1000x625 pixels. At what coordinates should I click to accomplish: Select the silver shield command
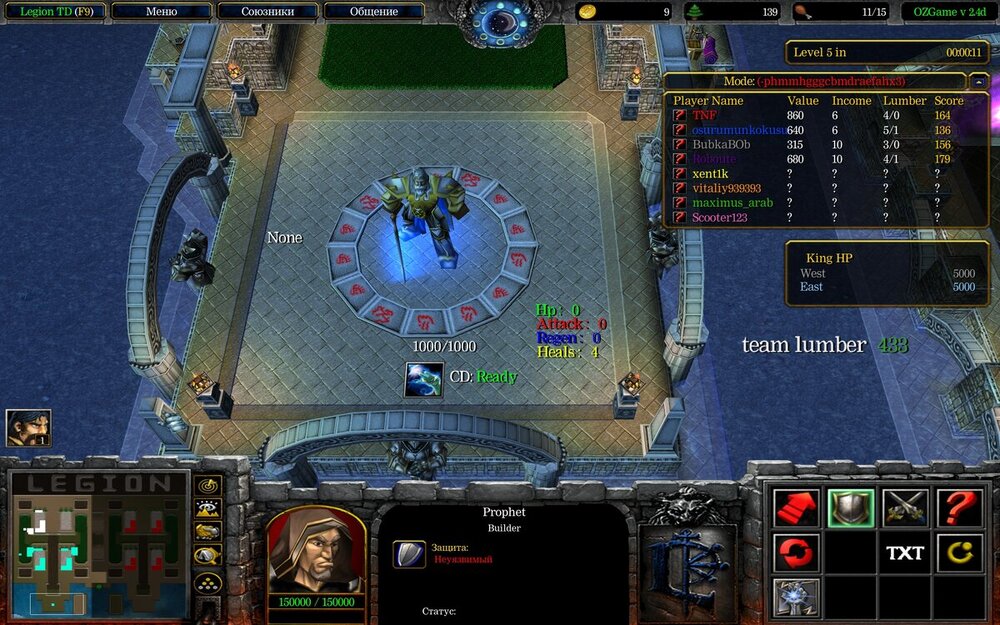[851, 508]
